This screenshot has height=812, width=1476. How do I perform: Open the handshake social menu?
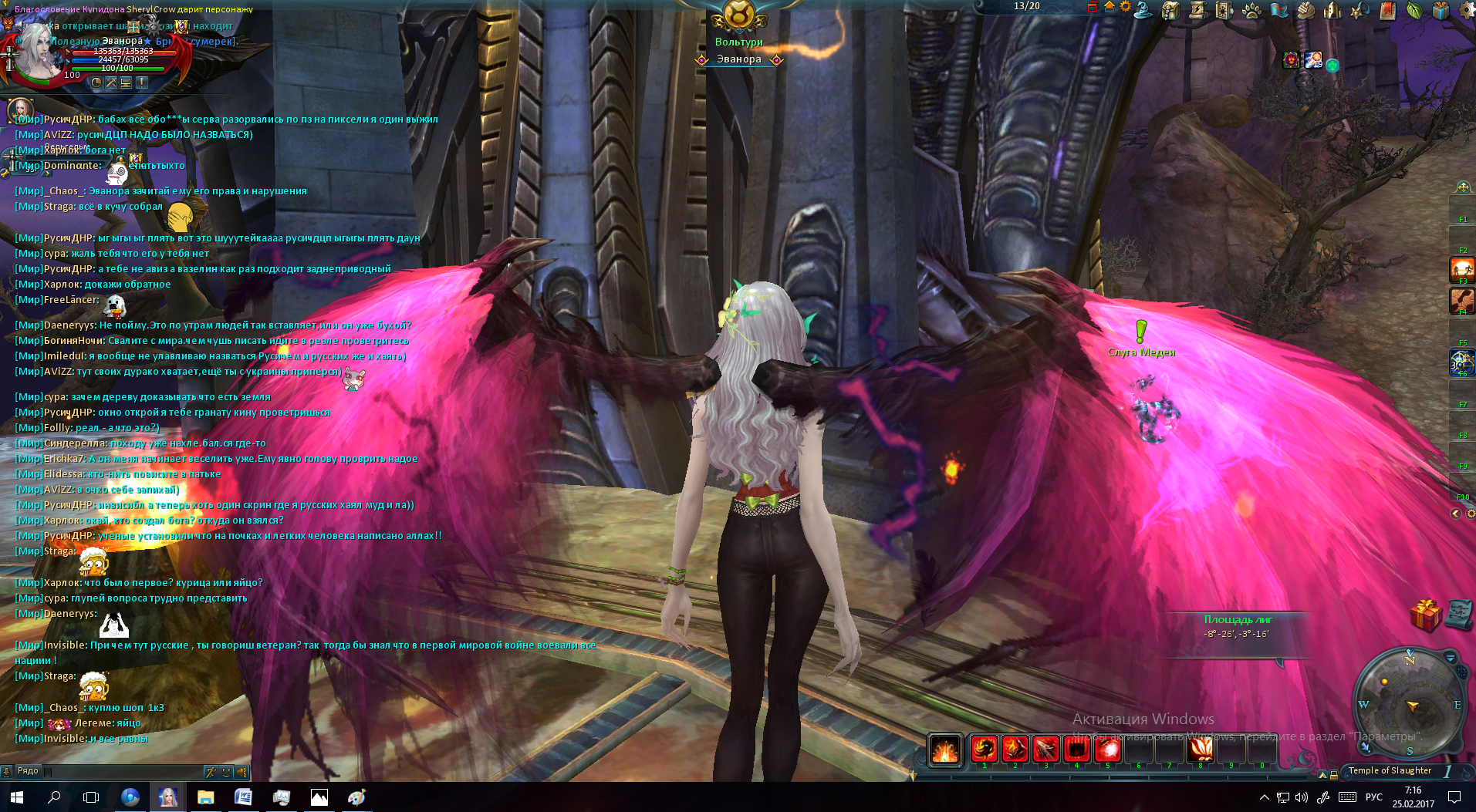coord(1305,10)
